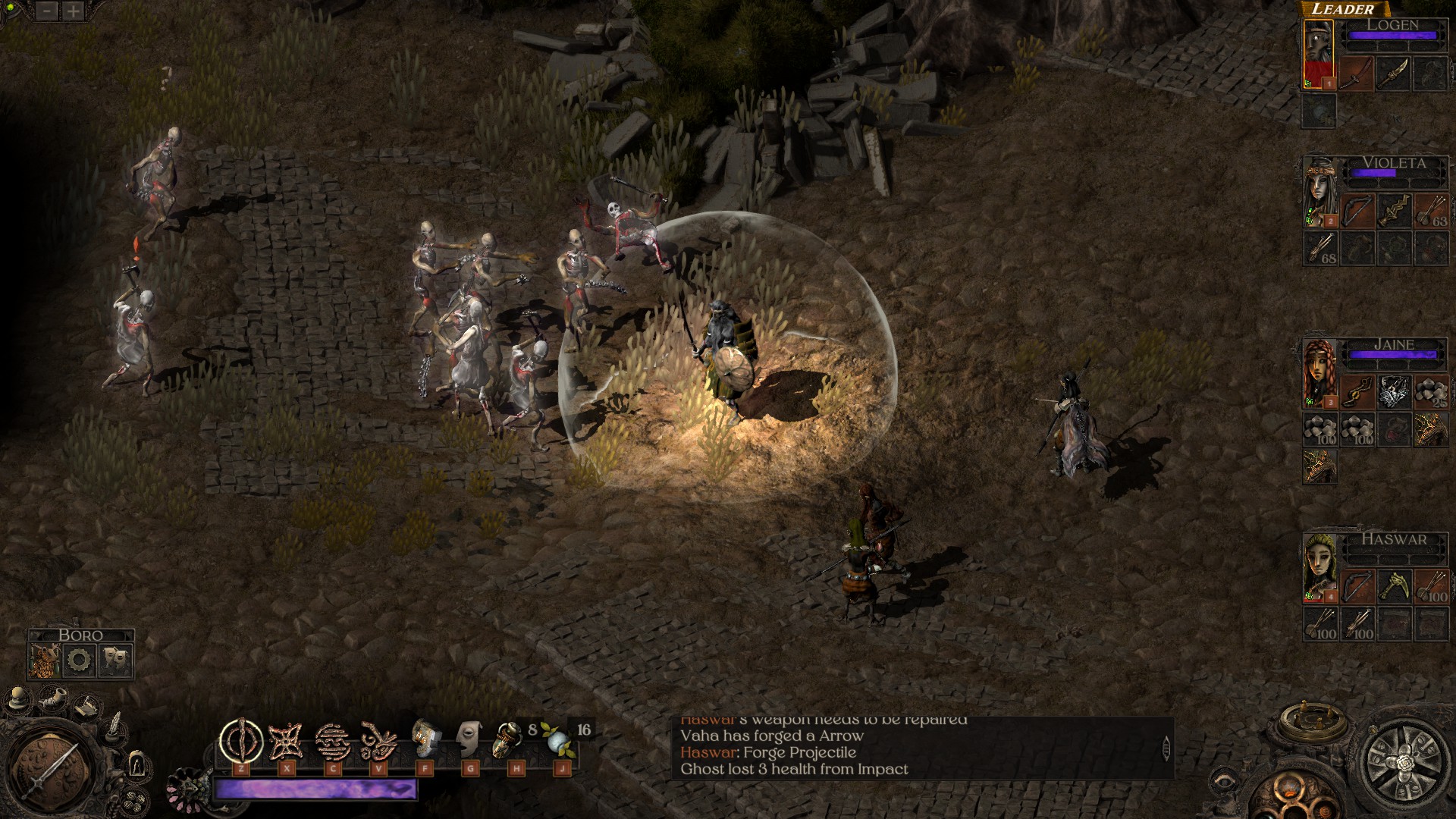The height and width of the screenshot is (819, 1456).
Task: Use the four-pointed star rune skill
Action: [x=287, y=741]
